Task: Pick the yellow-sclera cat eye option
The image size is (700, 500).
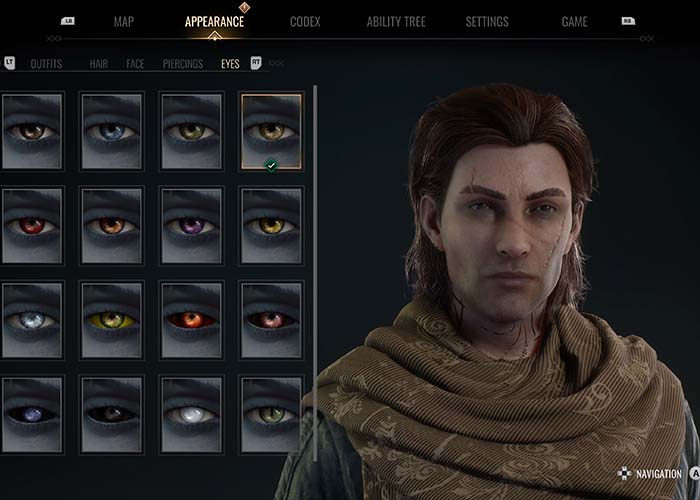Action: 112,320
